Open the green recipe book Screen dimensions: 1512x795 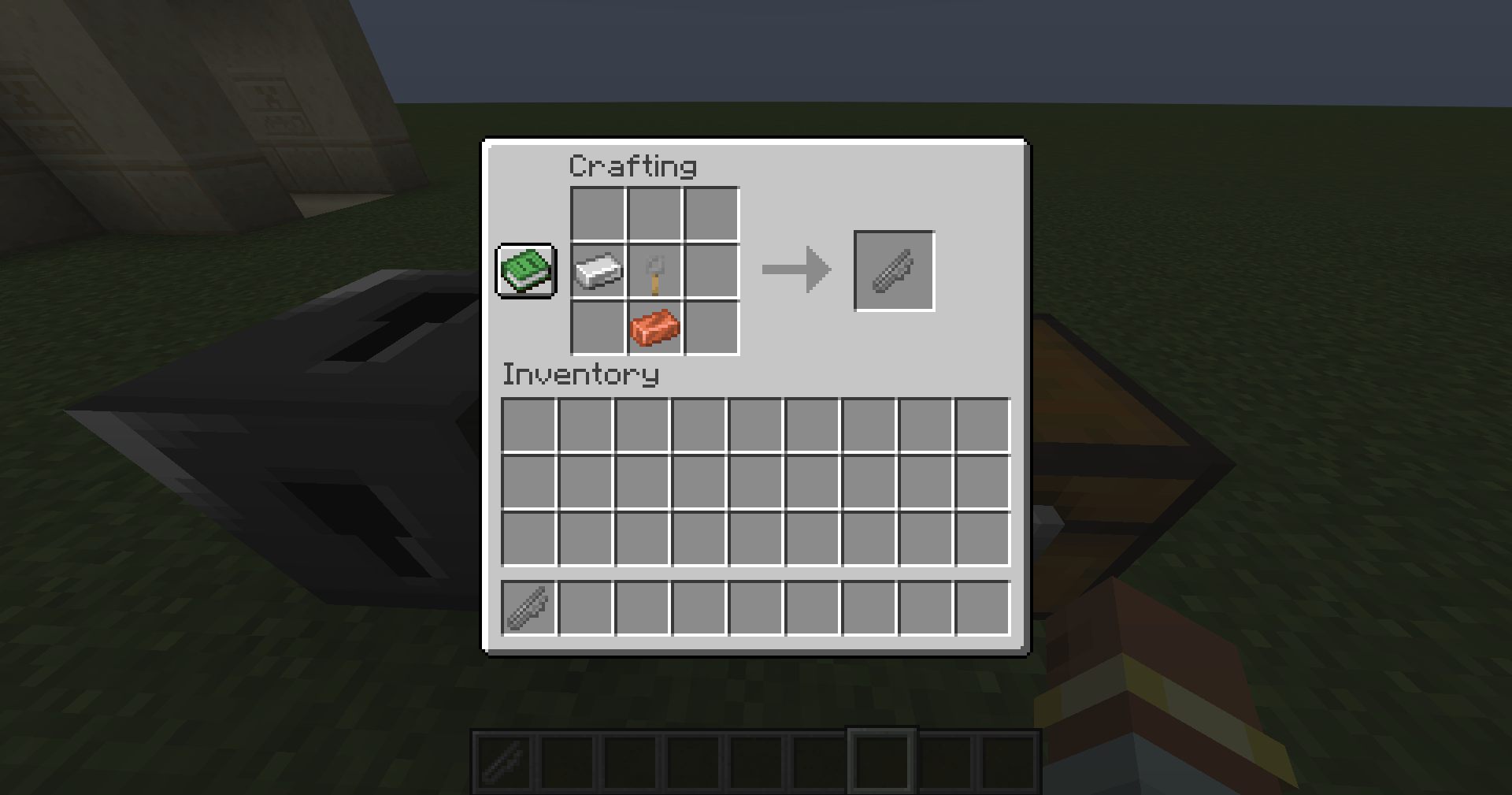coord(525,271)
